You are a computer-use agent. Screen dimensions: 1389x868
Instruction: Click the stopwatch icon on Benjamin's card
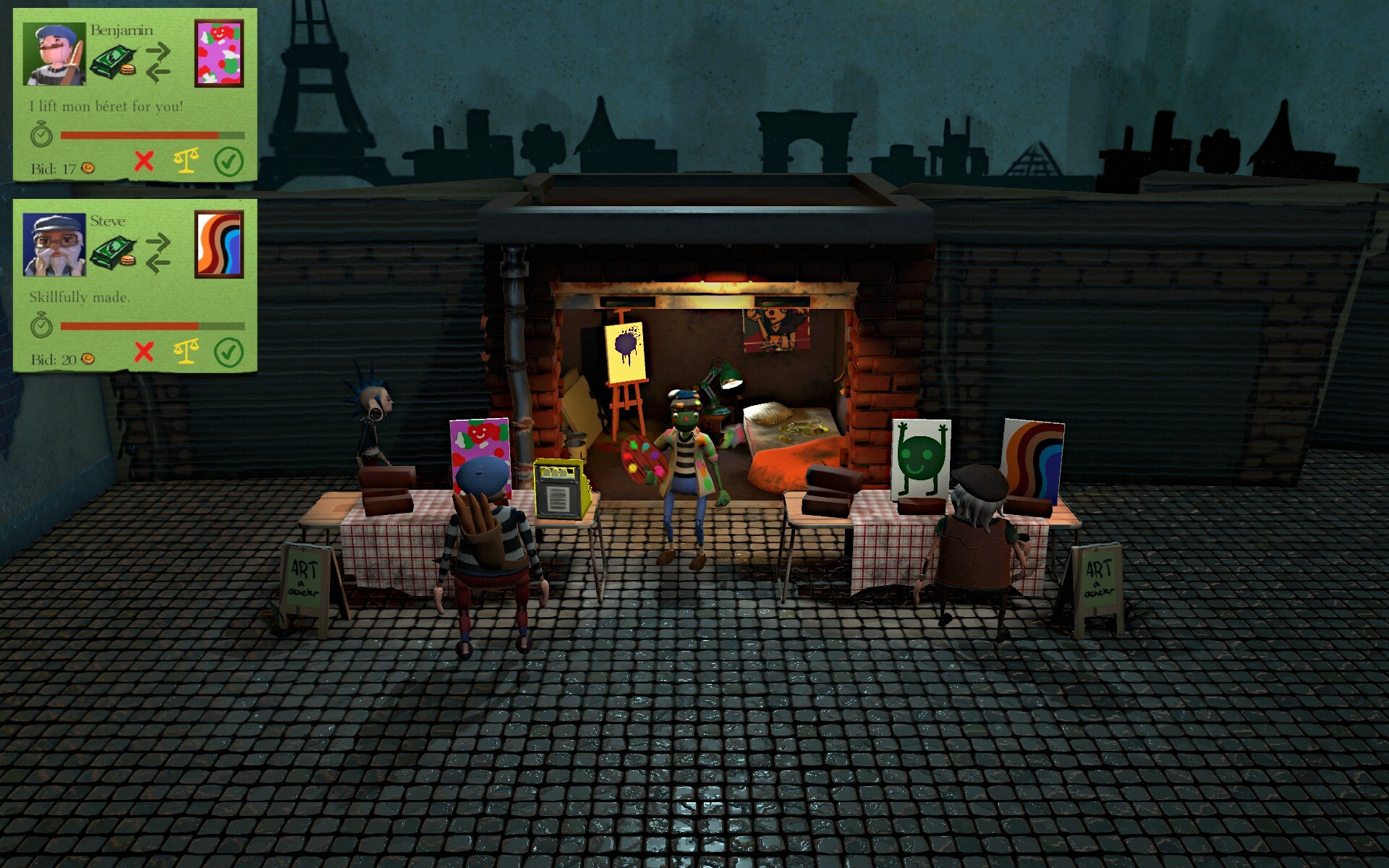click(x=41, y=135)
